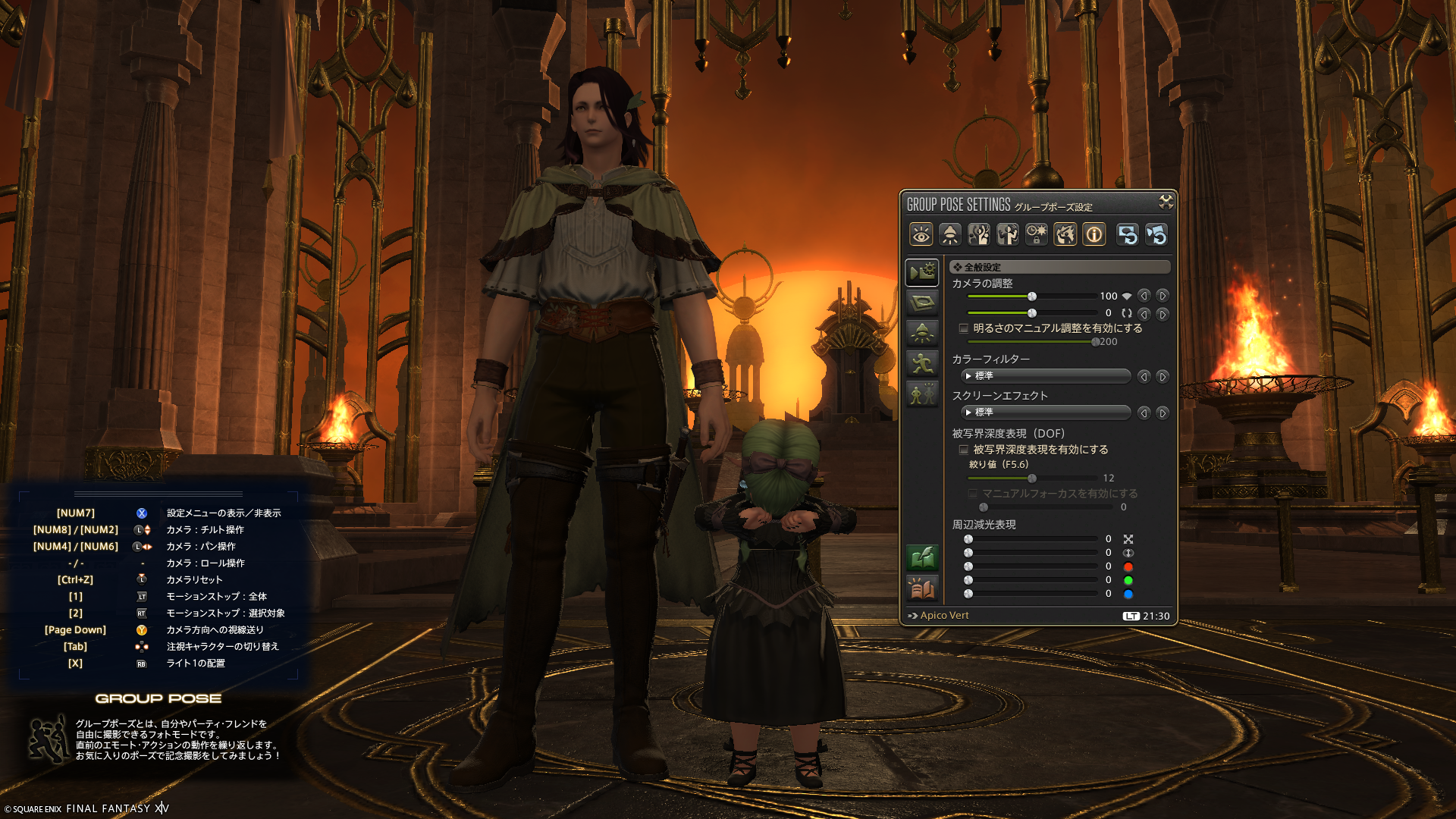Screen dimensions: 1456x819
Task: Open the lighting settings tab
Action: [922, 333]
